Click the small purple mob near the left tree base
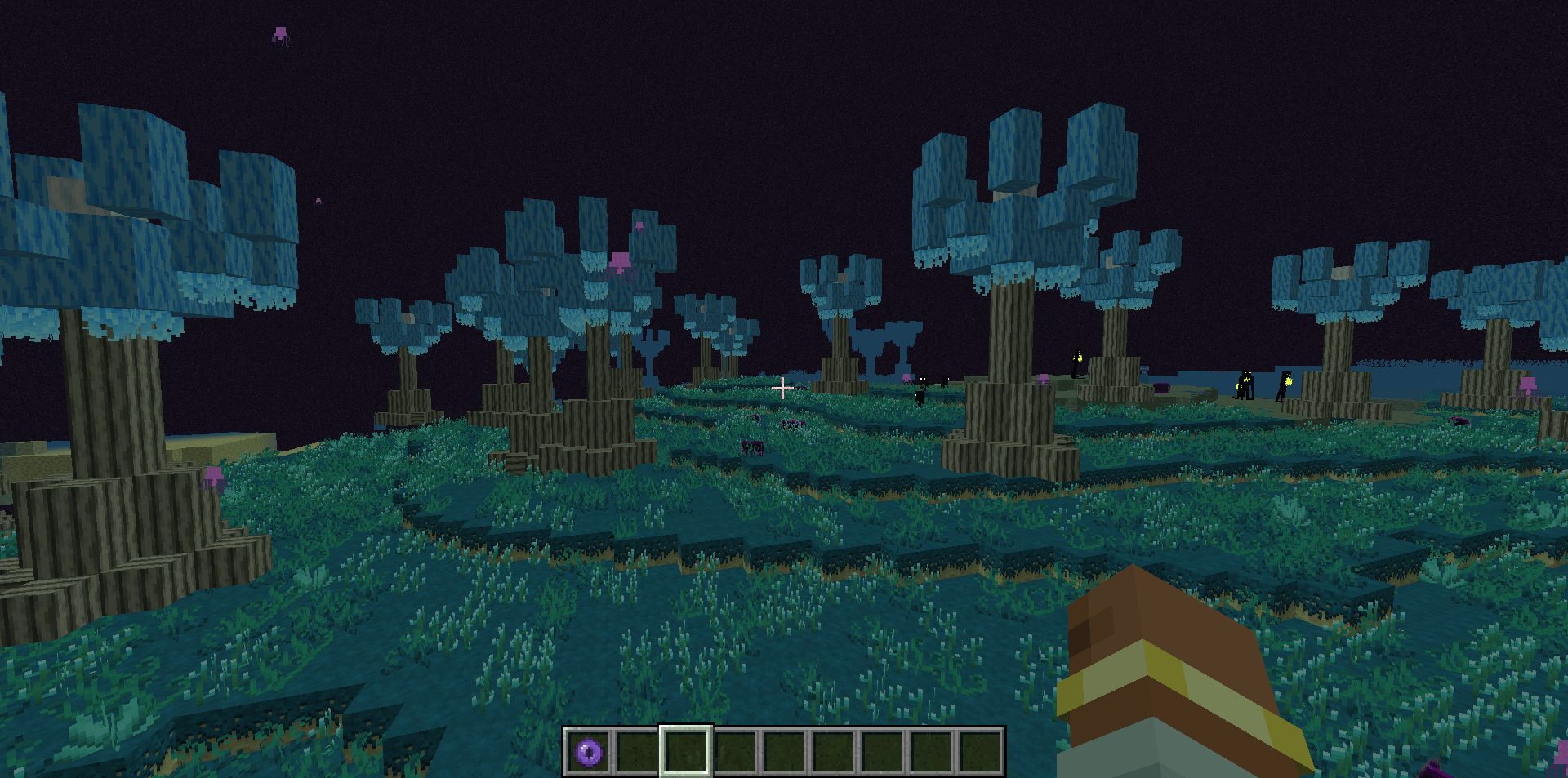Image resolution: width=1568 pixels, height=778 pixels. 214,475
